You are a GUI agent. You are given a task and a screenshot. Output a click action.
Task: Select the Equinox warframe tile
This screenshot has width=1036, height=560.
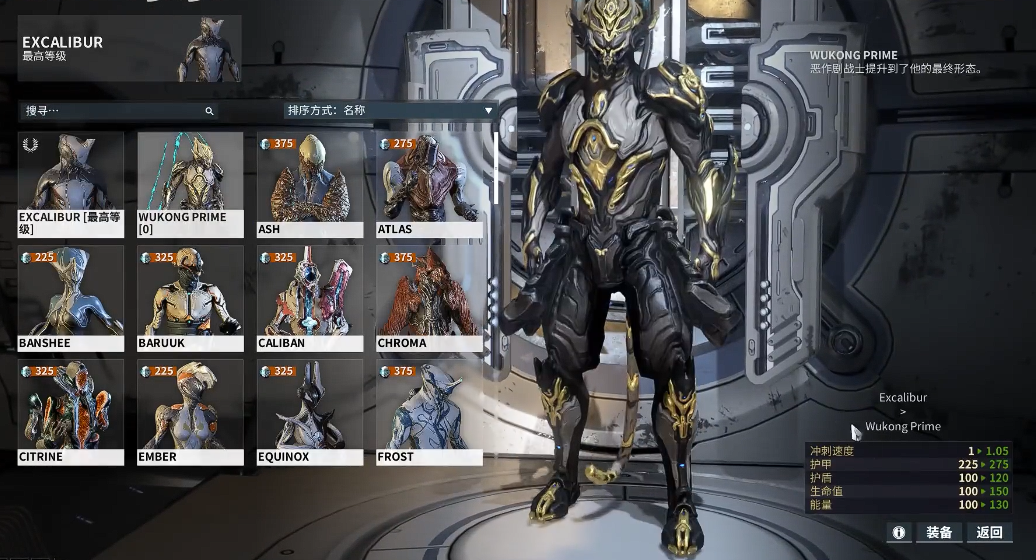click(x=310, y=412)
